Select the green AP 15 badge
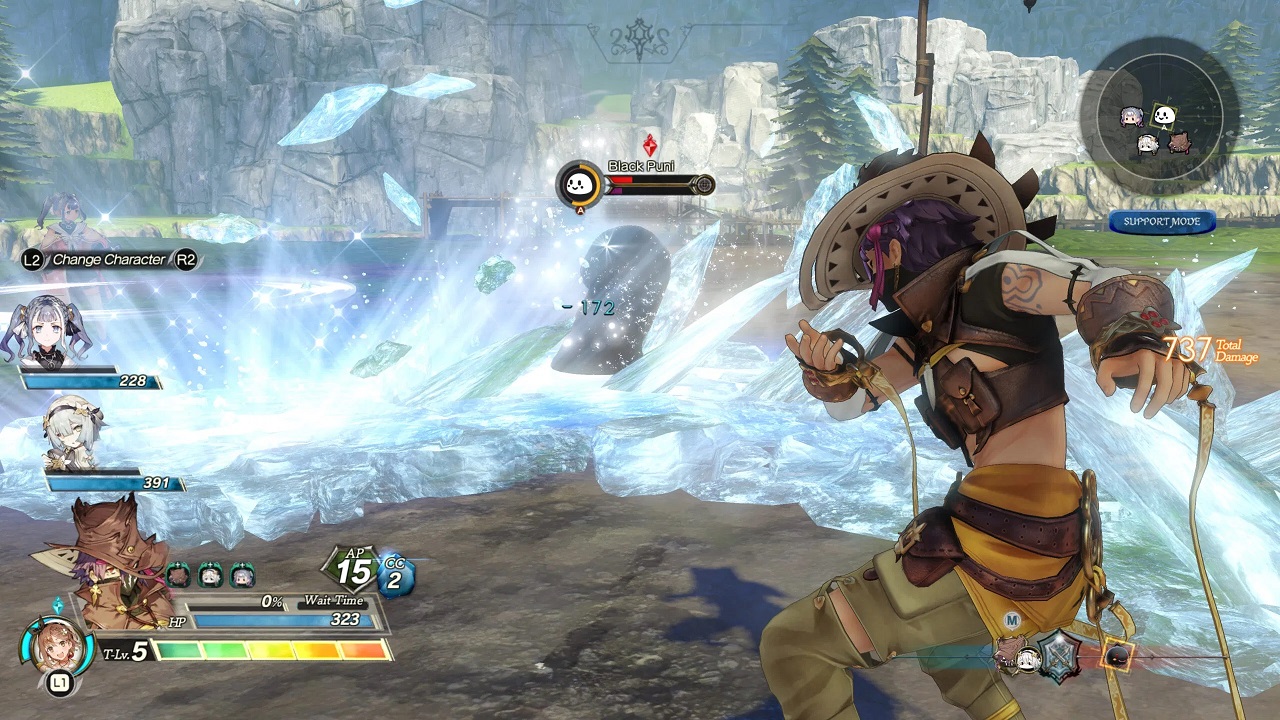This screenshot has width=1280, height=720. click(352, 571)
